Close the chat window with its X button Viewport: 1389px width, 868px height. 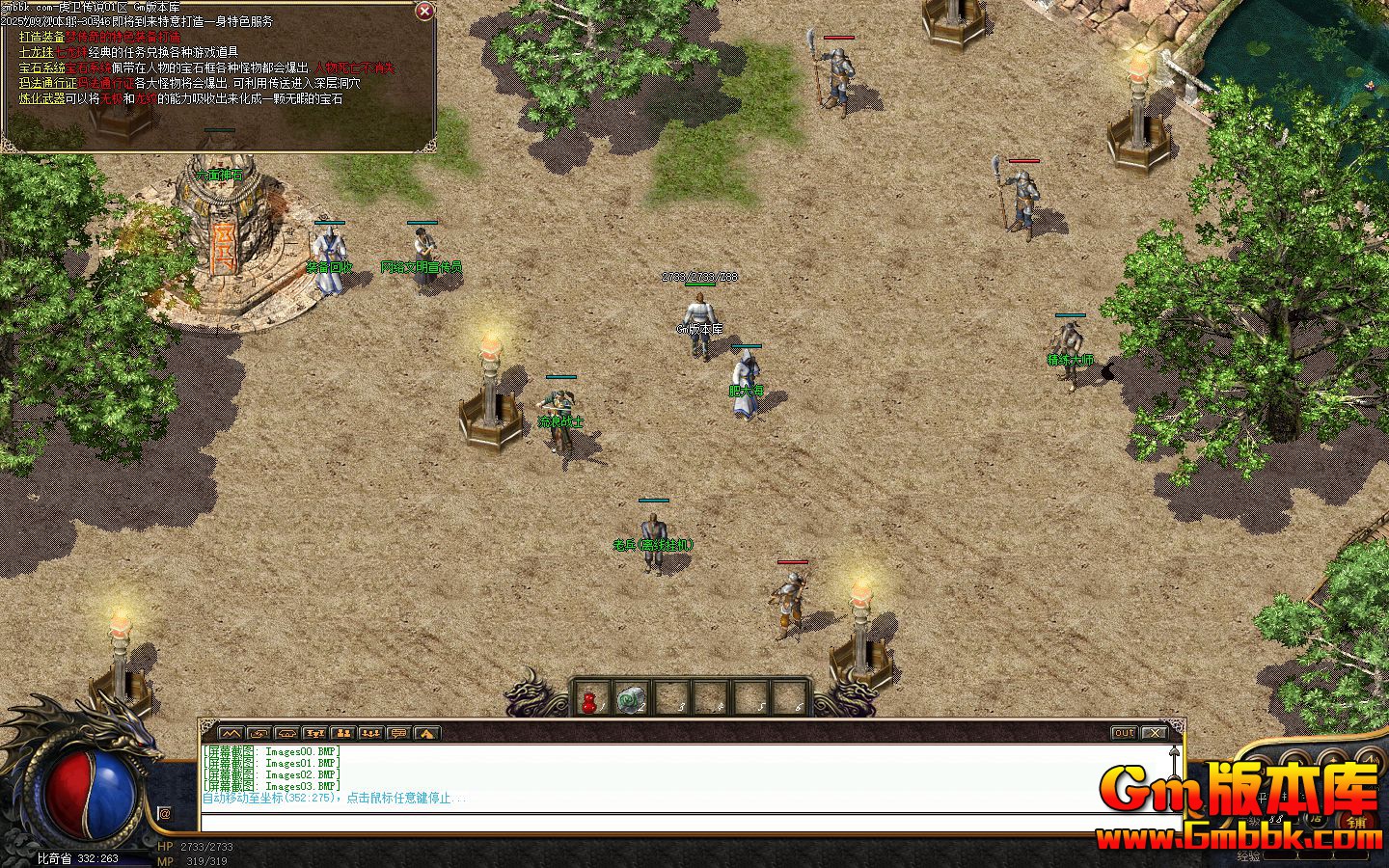[1154, 733]
